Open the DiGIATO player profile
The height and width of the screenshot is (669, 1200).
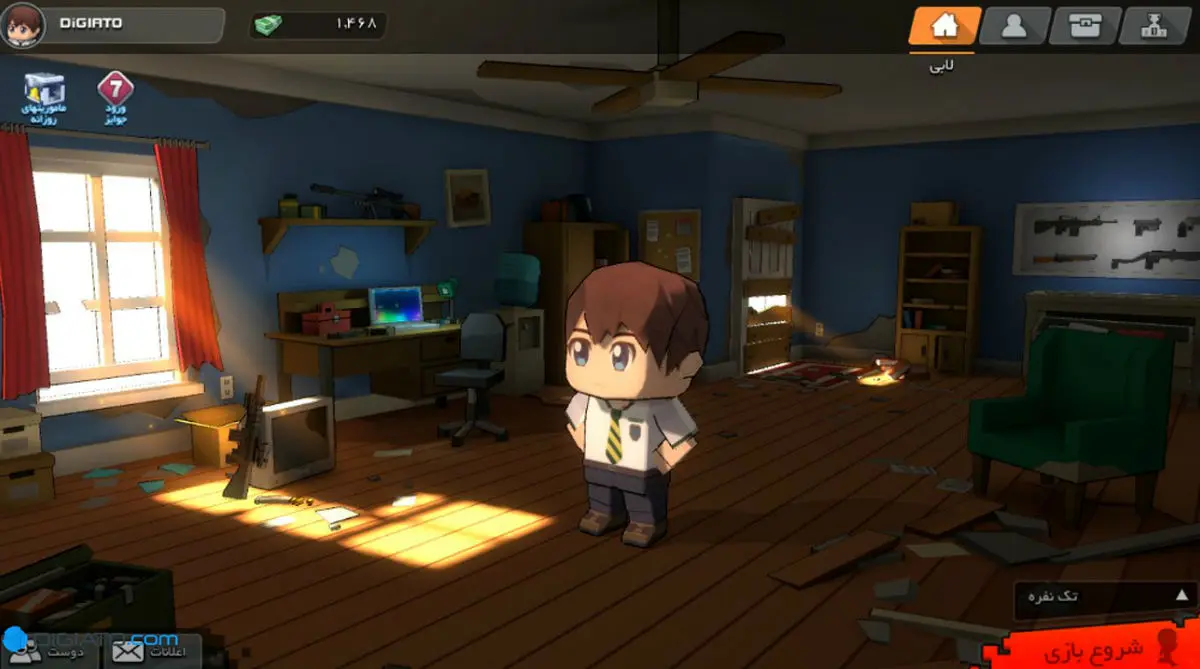coord(112,25)
